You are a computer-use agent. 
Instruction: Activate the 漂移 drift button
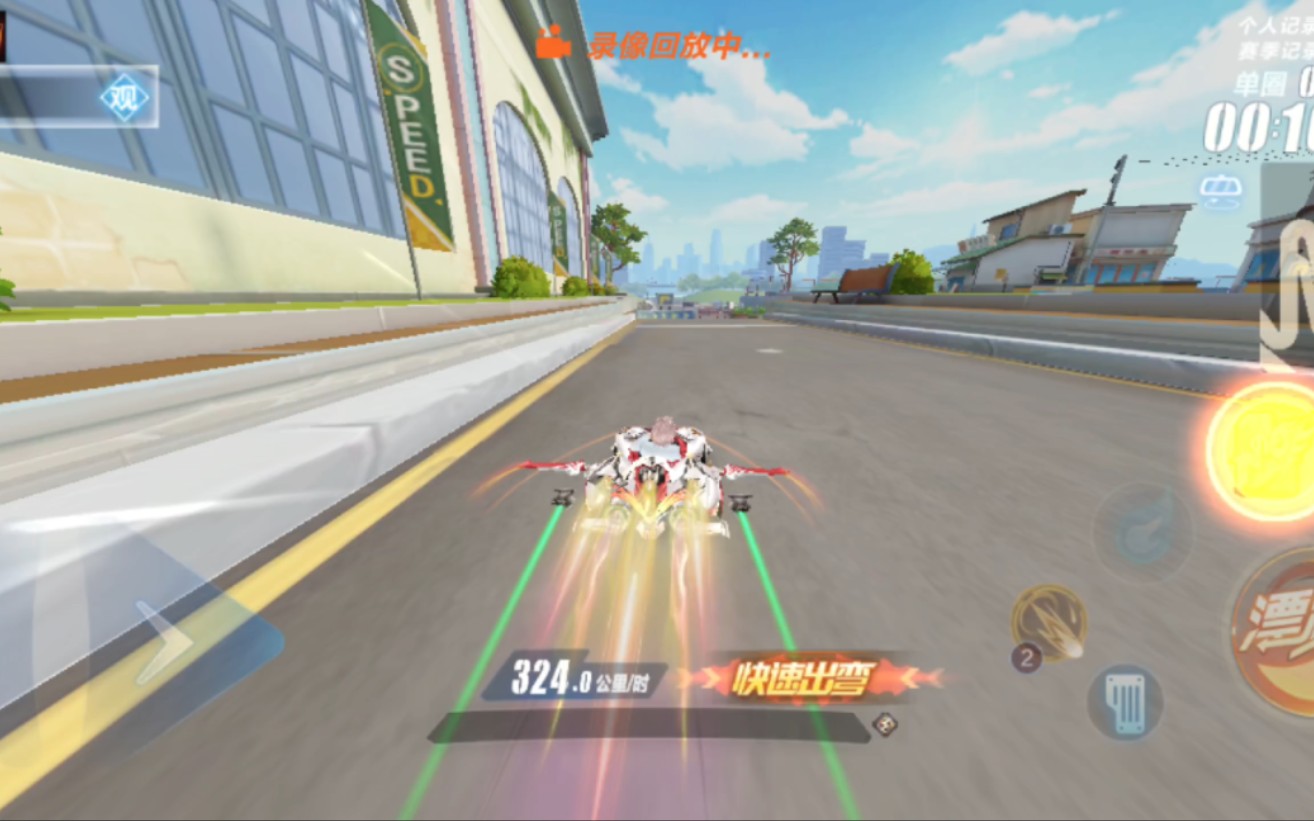pyautogui.click(x=1277, y=632)
